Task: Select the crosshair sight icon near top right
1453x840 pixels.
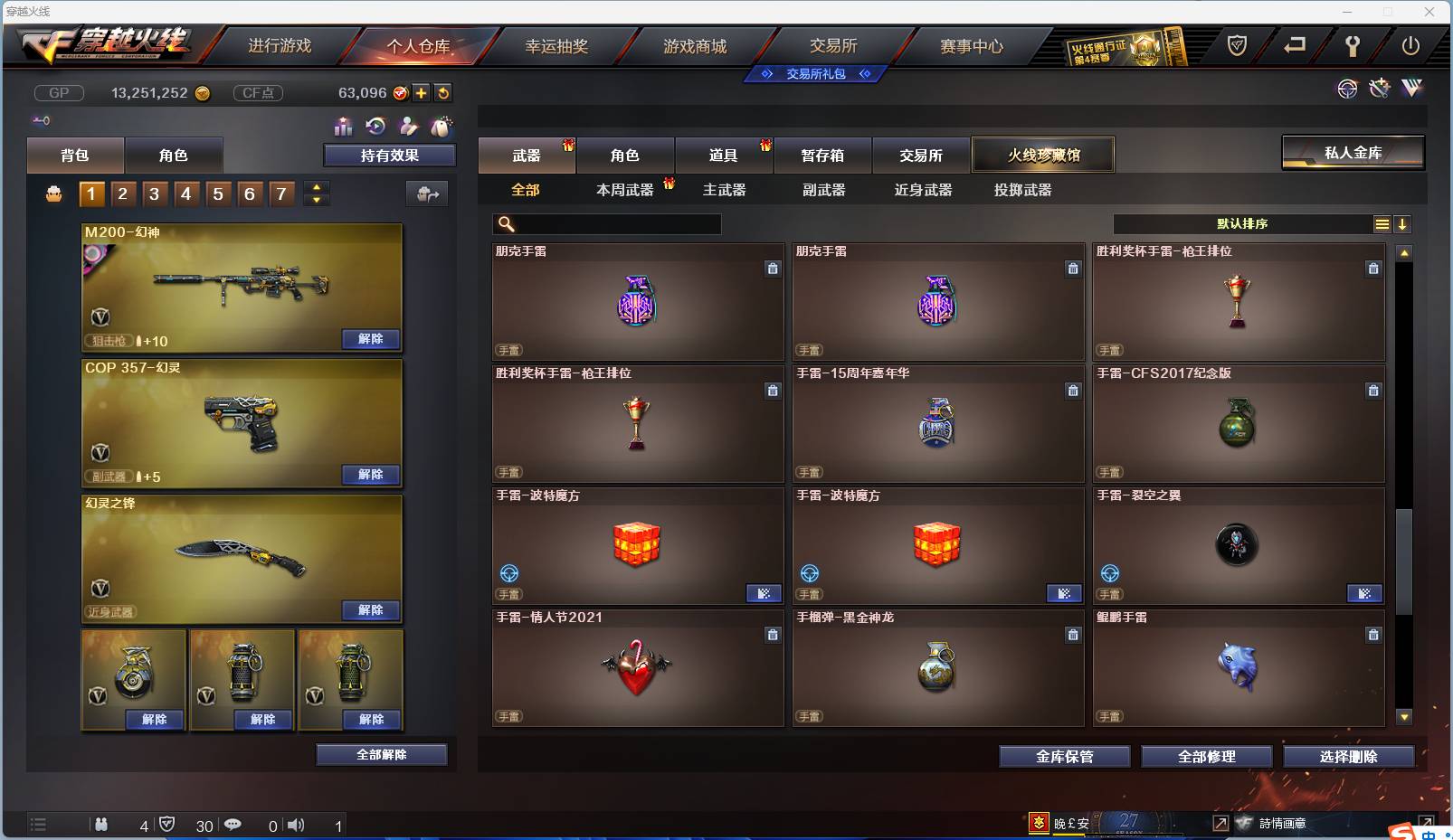Action: tap(1348, 89)
